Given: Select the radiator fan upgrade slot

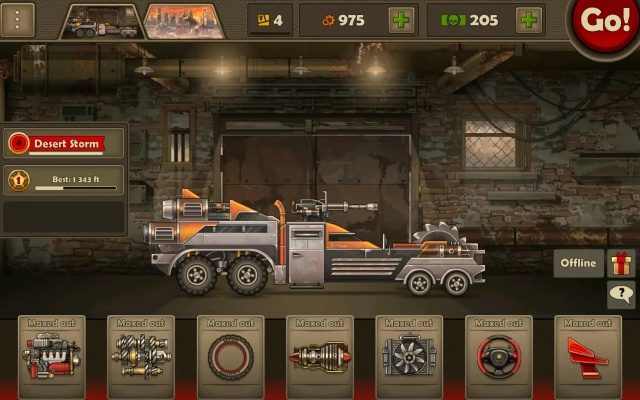Looking at the screenshot, I should [409, 354].
